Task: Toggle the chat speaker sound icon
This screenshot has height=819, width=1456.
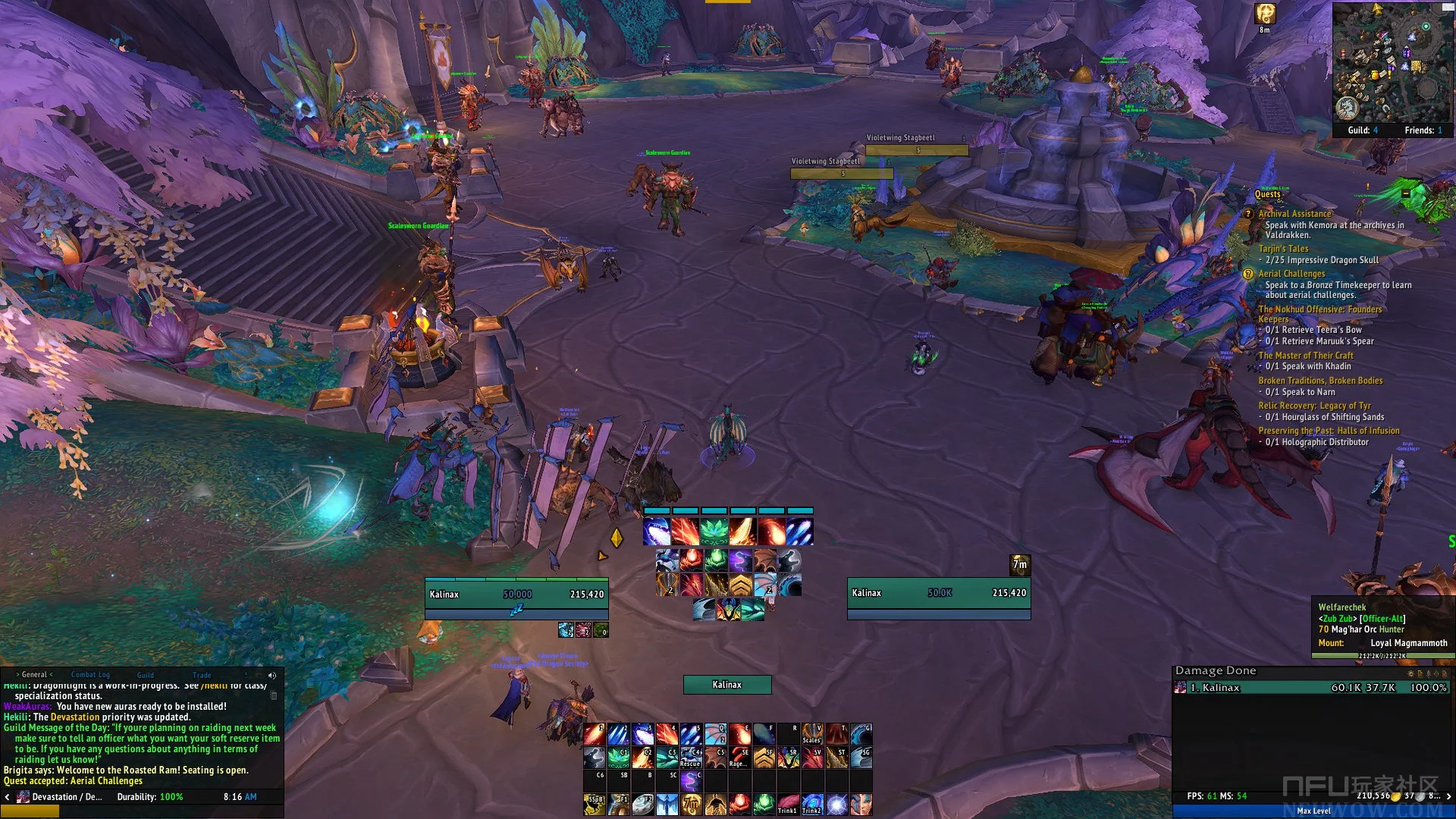Action: [x=272, y=675]
